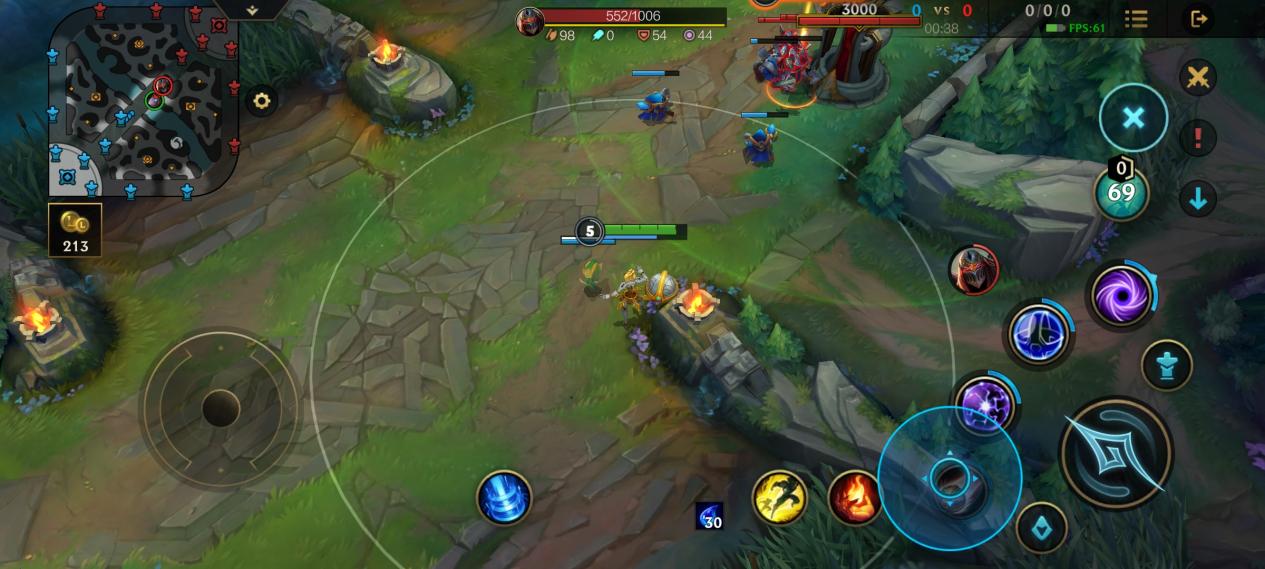Image resolution: width=1265 pixels, height=569 pixels.
Task: Open the shop with 213 gold
Action: pyautogui.click(x=75, y=230)
